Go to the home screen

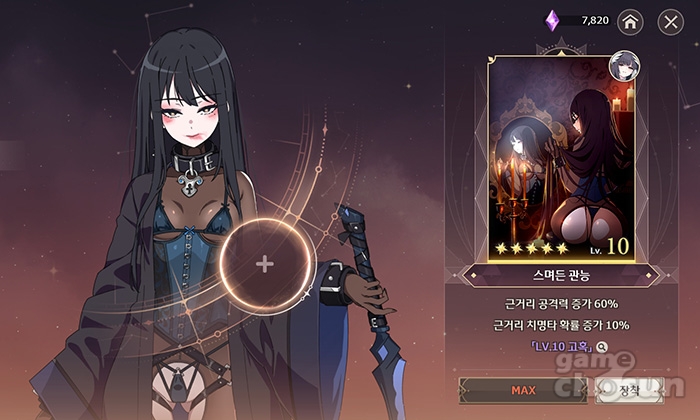(x=630, y=21)
